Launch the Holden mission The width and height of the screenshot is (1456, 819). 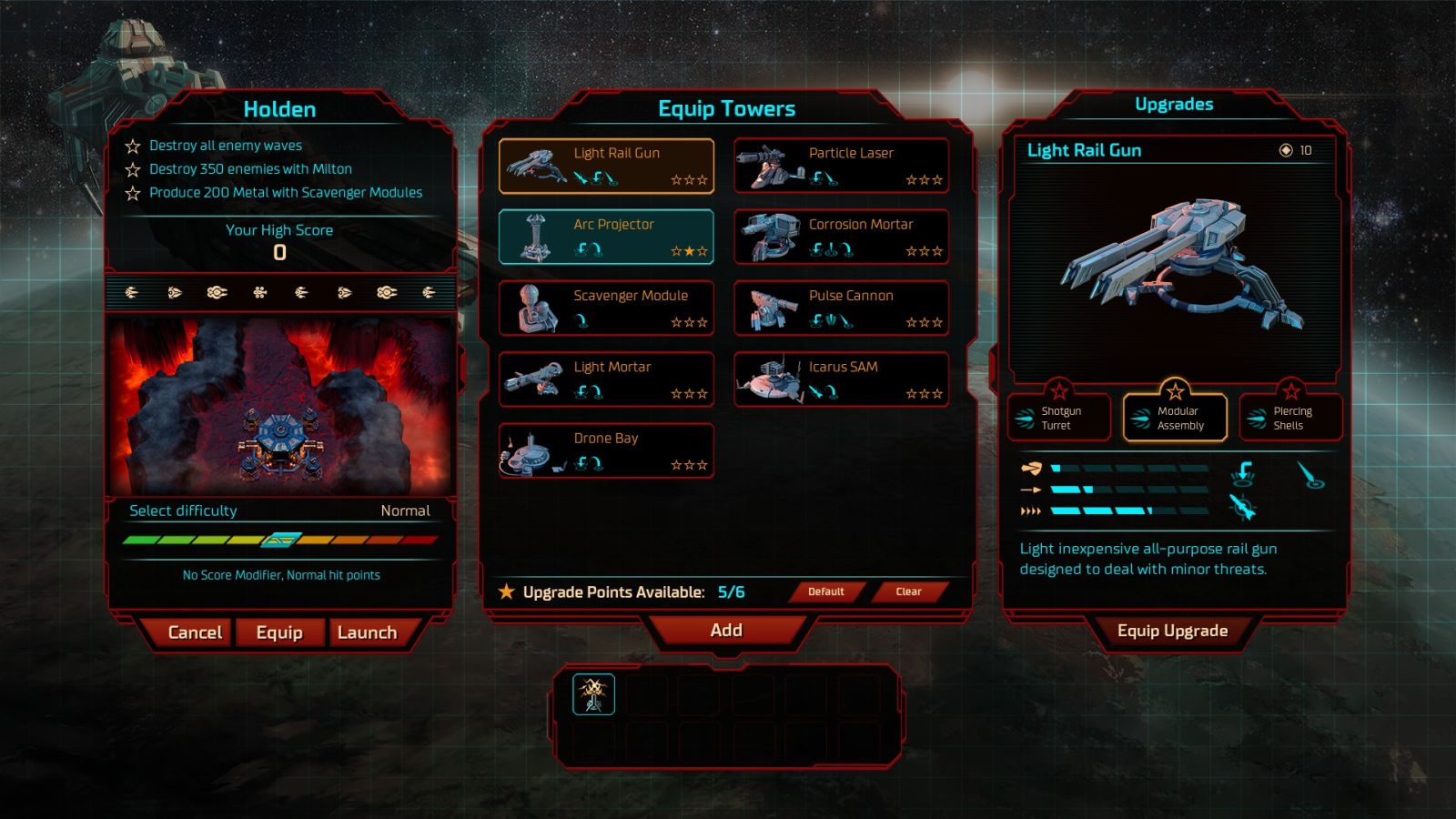[x=367, y=632]
